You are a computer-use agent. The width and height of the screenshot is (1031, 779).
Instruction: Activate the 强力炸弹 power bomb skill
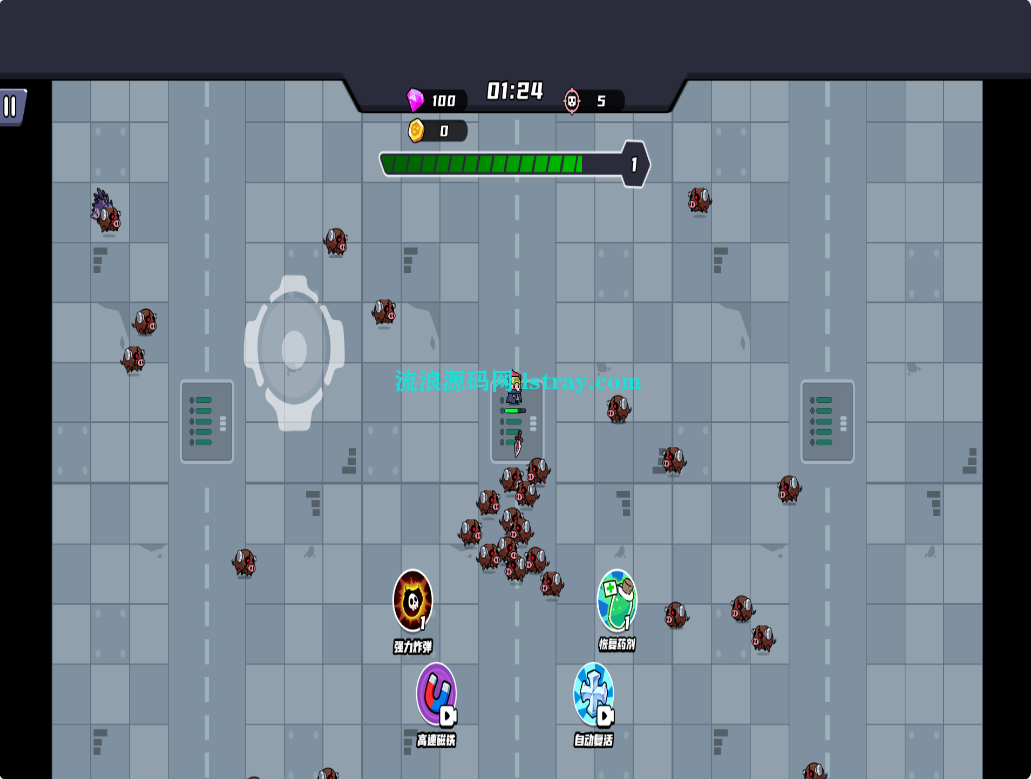(412, 601)
